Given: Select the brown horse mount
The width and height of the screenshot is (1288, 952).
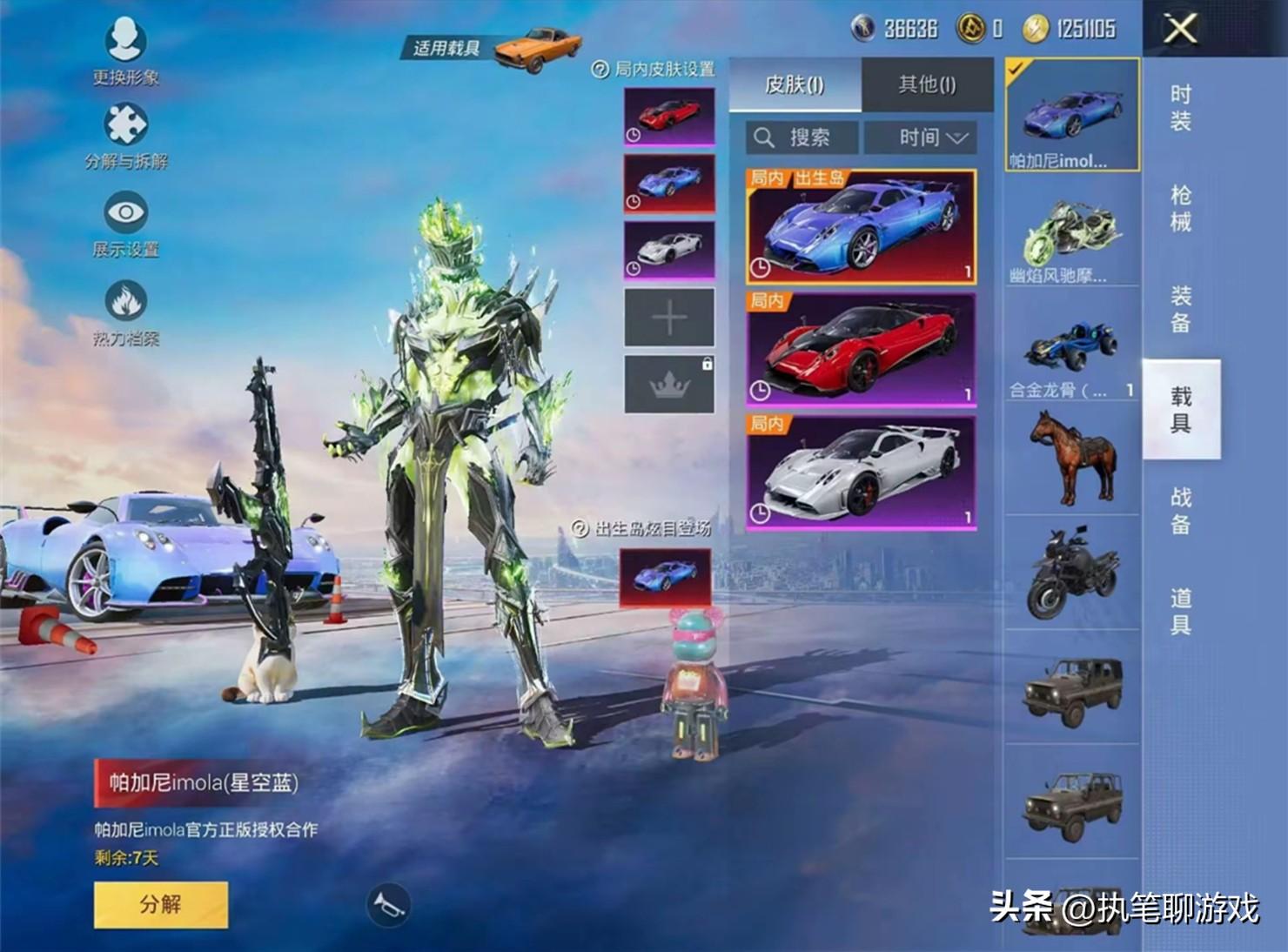Looking at the screenshot, I should (x=1071, y=457).
